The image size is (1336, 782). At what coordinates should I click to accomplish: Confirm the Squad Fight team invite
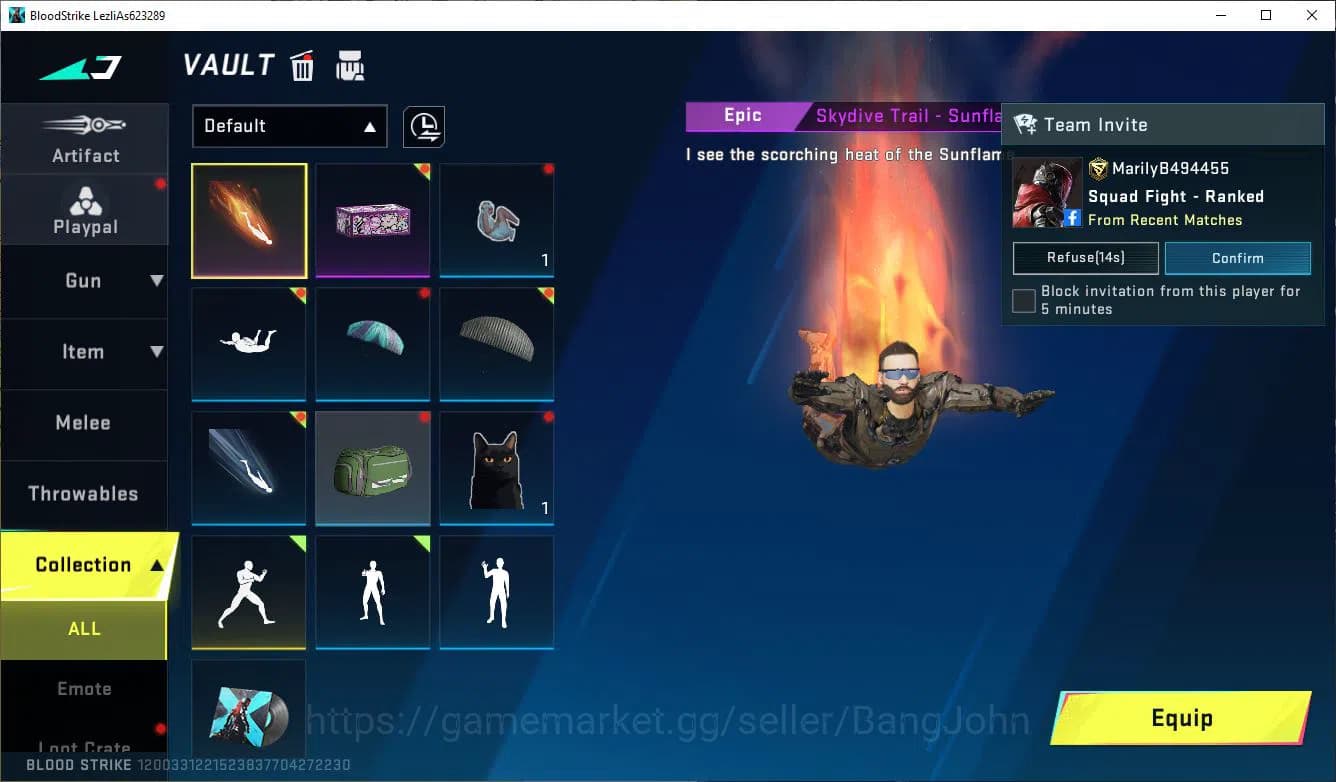coord(1238,258)
